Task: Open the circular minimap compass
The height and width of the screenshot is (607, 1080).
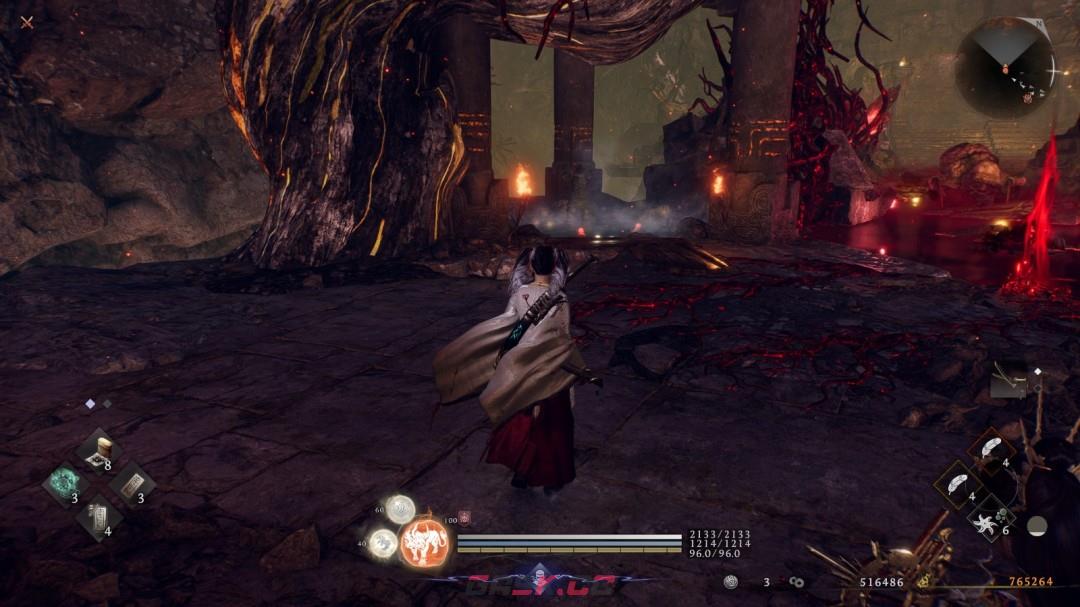Action: (x=1004, y=67)
